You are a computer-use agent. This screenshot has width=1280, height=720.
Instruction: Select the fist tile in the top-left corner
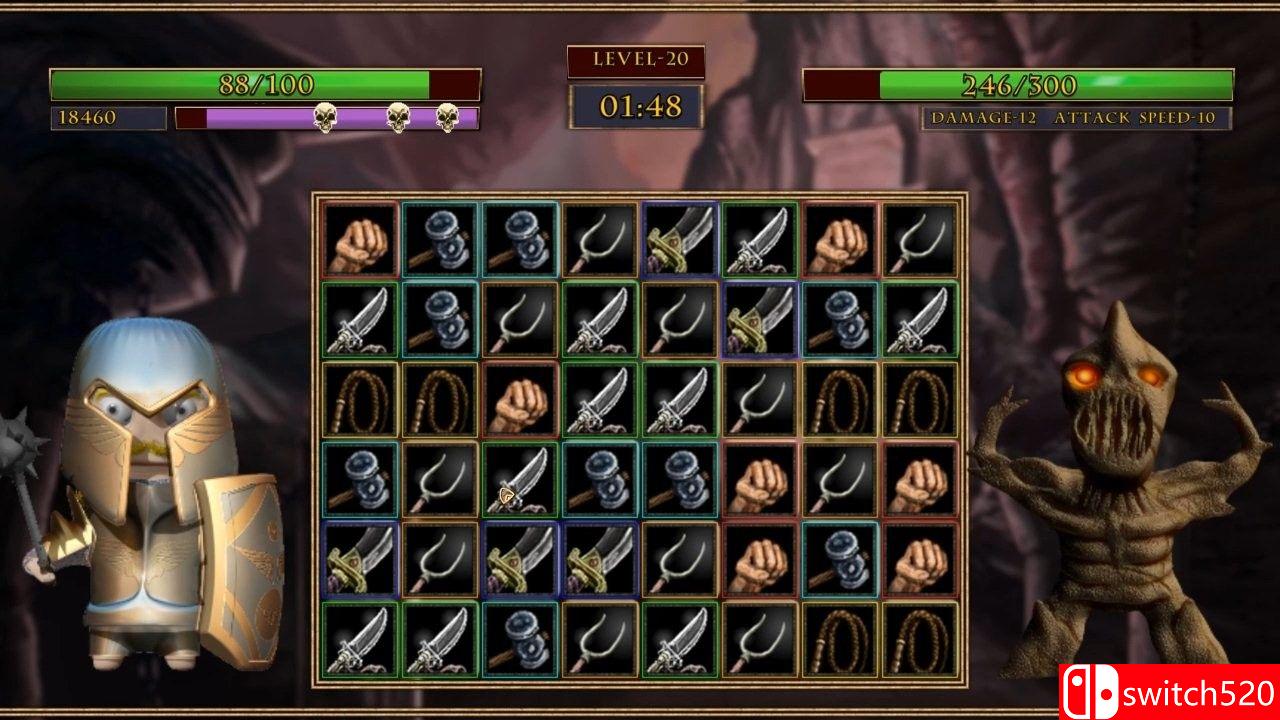pos(360,240)
